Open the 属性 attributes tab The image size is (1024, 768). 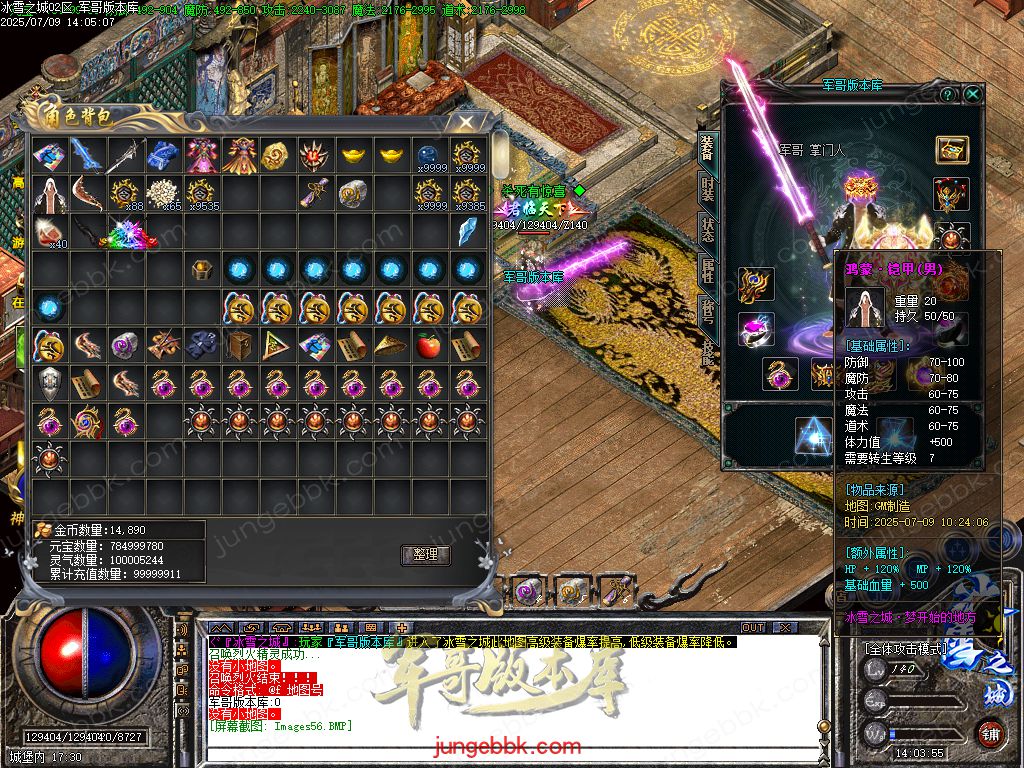tap(707, 270)
